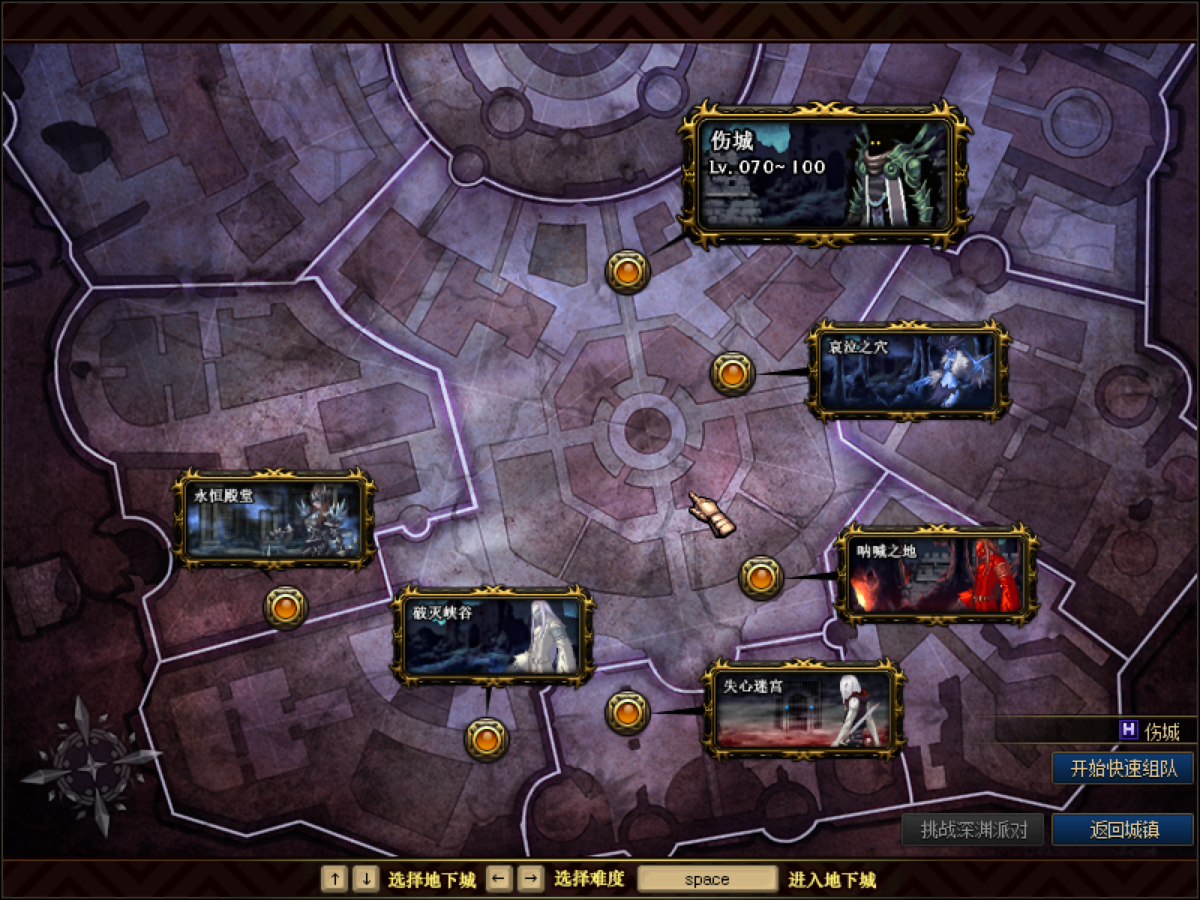Return to town with 返回城镇

coord(1123,829)
